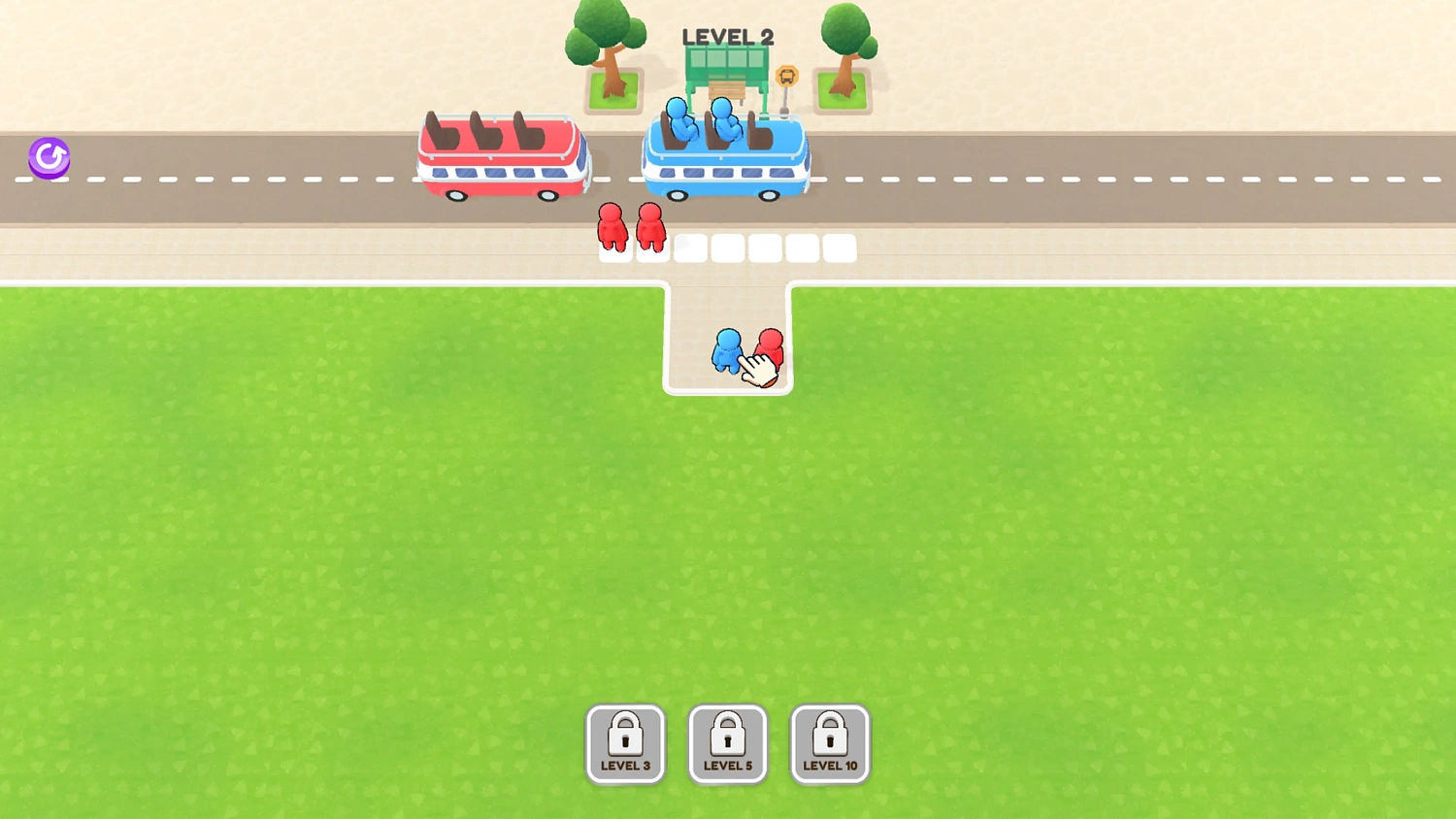
Task: Tap the first red passenger in the queue
Action: tap(613, 228)
